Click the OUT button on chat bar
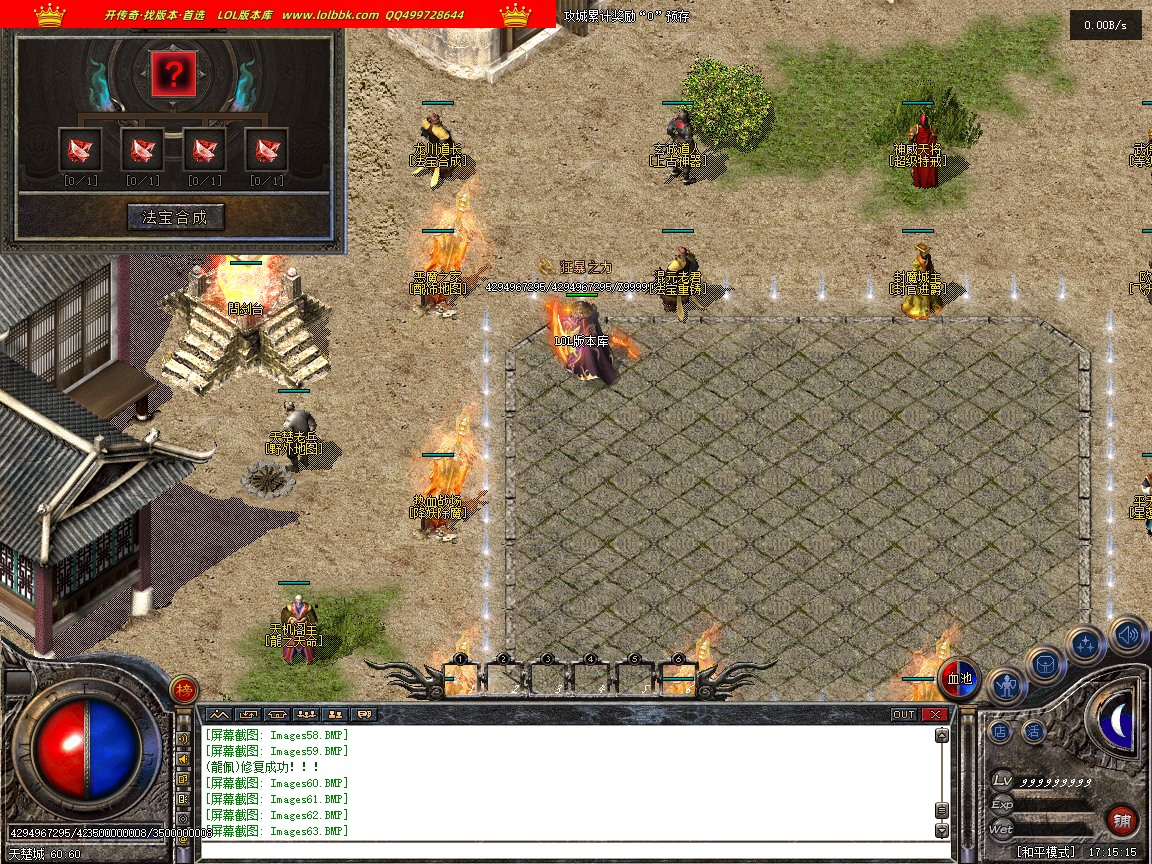Image resolution: width=1152 pixels, height=864 pixels. pyautogui.click(x=903, y=714)
